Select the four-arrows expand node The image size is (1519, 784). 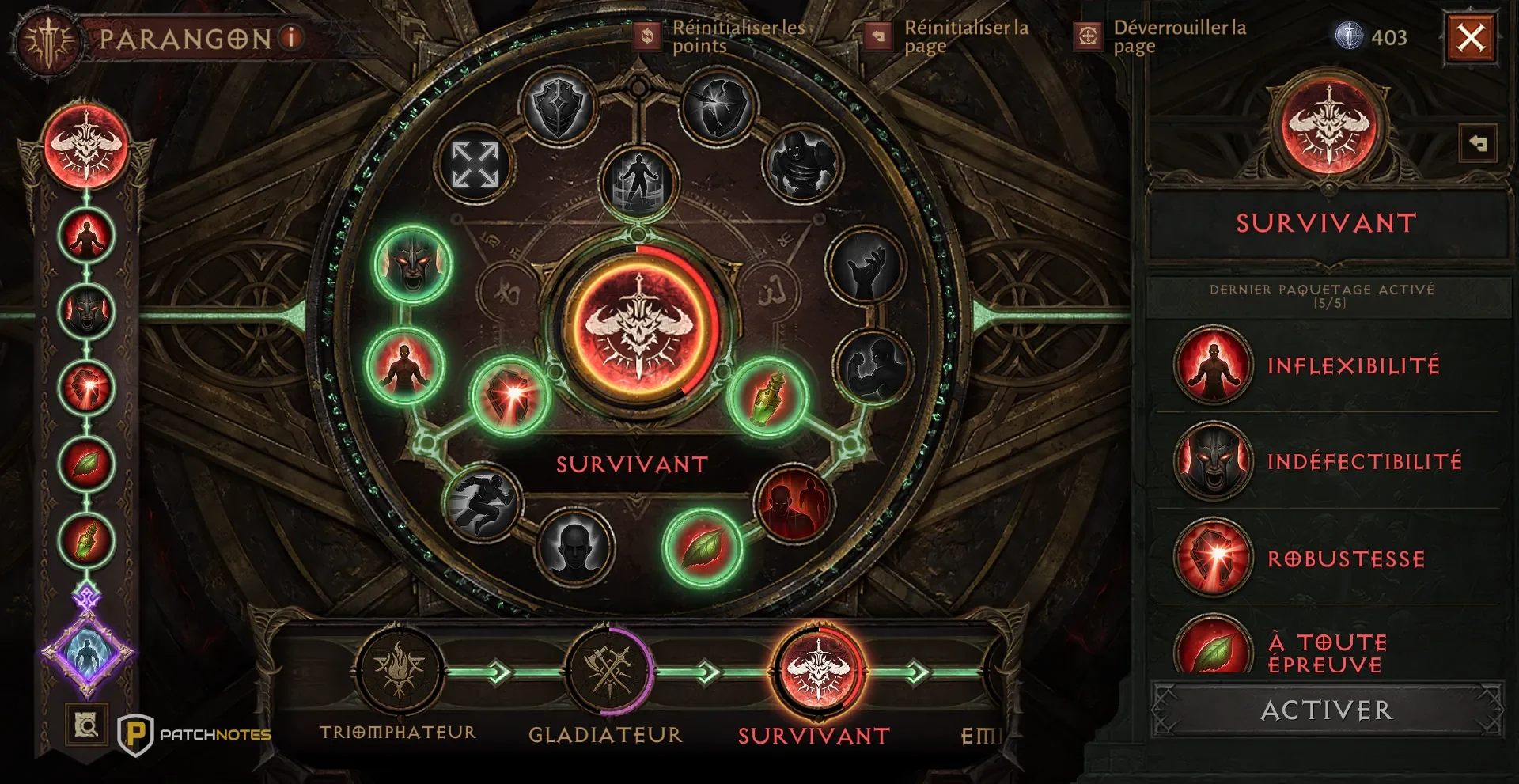(x=475, y=165)
